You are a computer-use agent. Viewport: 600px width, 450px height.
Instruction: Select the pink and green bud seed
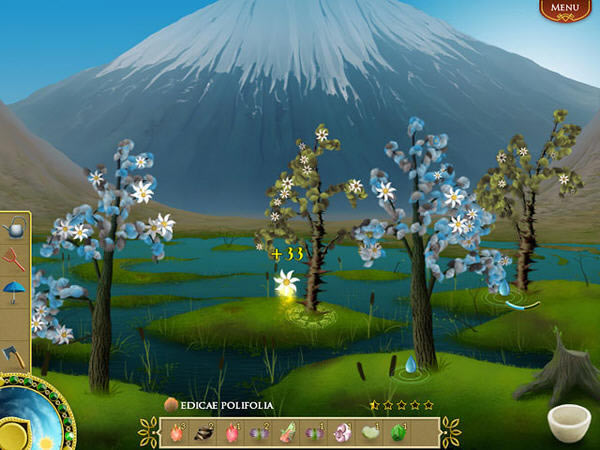click(286, 432)
